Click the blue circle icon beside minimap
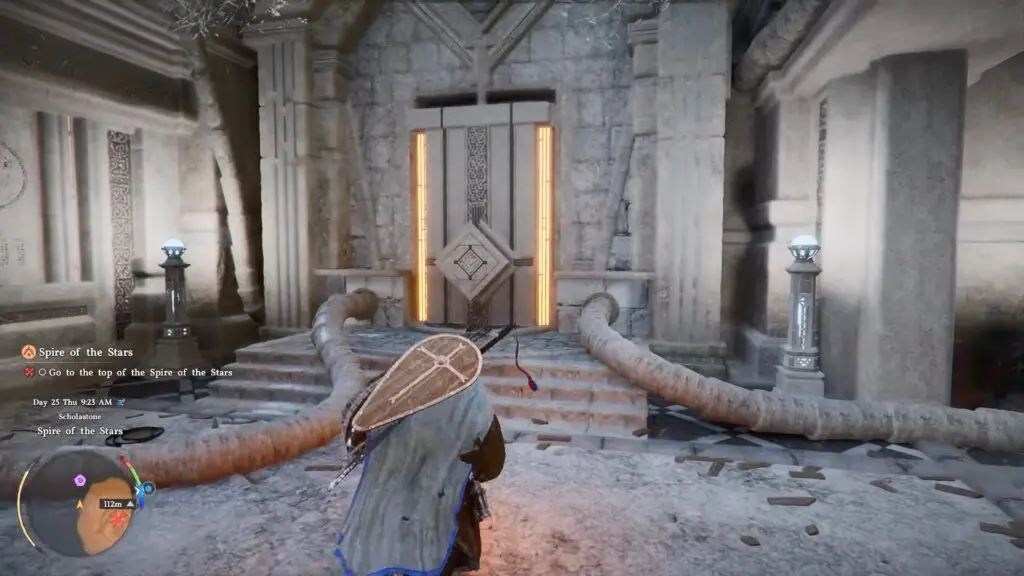This screenshot has width=1024, height=576. (x=148, y=488)
